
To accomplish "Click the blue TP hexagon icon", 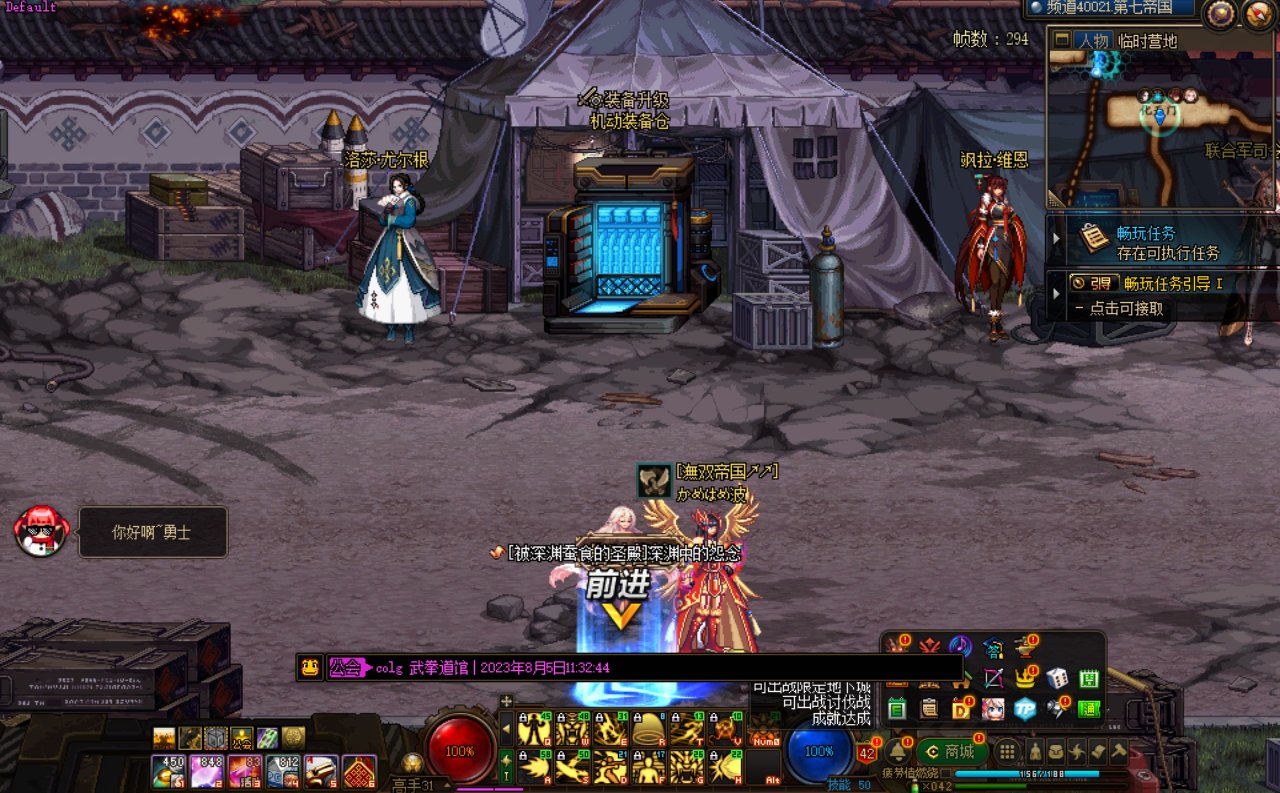I will (1025, 708).
